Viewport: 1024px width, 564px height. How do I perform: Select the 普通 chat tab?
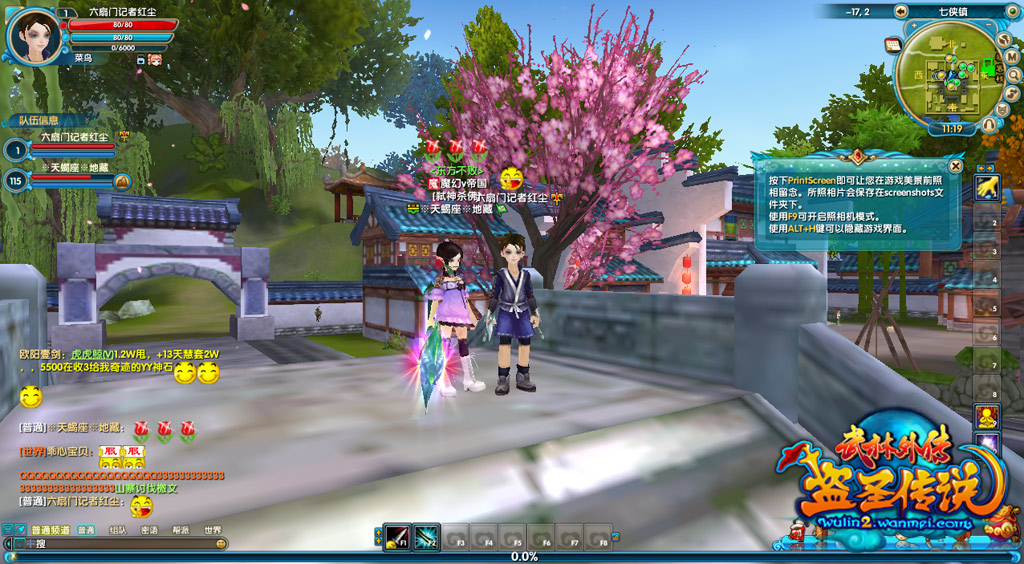(87, 530)
